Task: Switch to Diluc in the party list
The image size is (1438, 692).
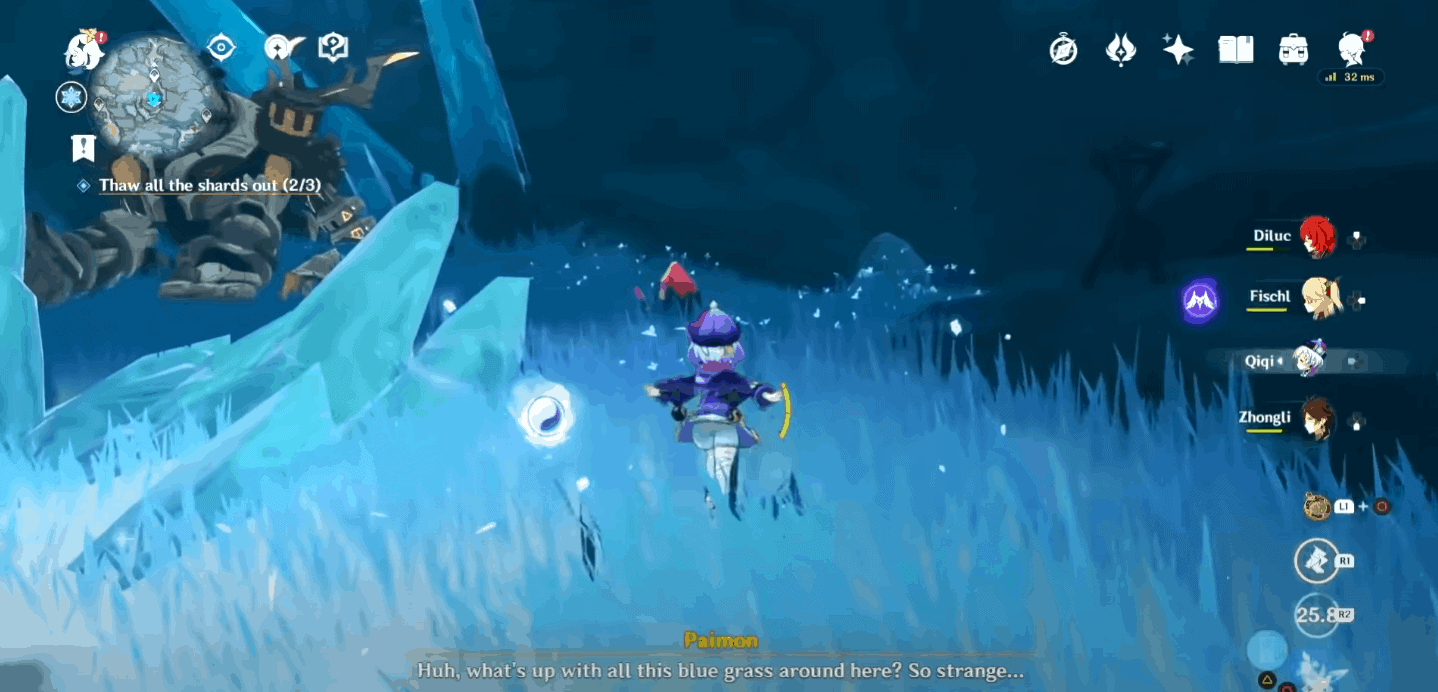Action: tap(1317, 238)
